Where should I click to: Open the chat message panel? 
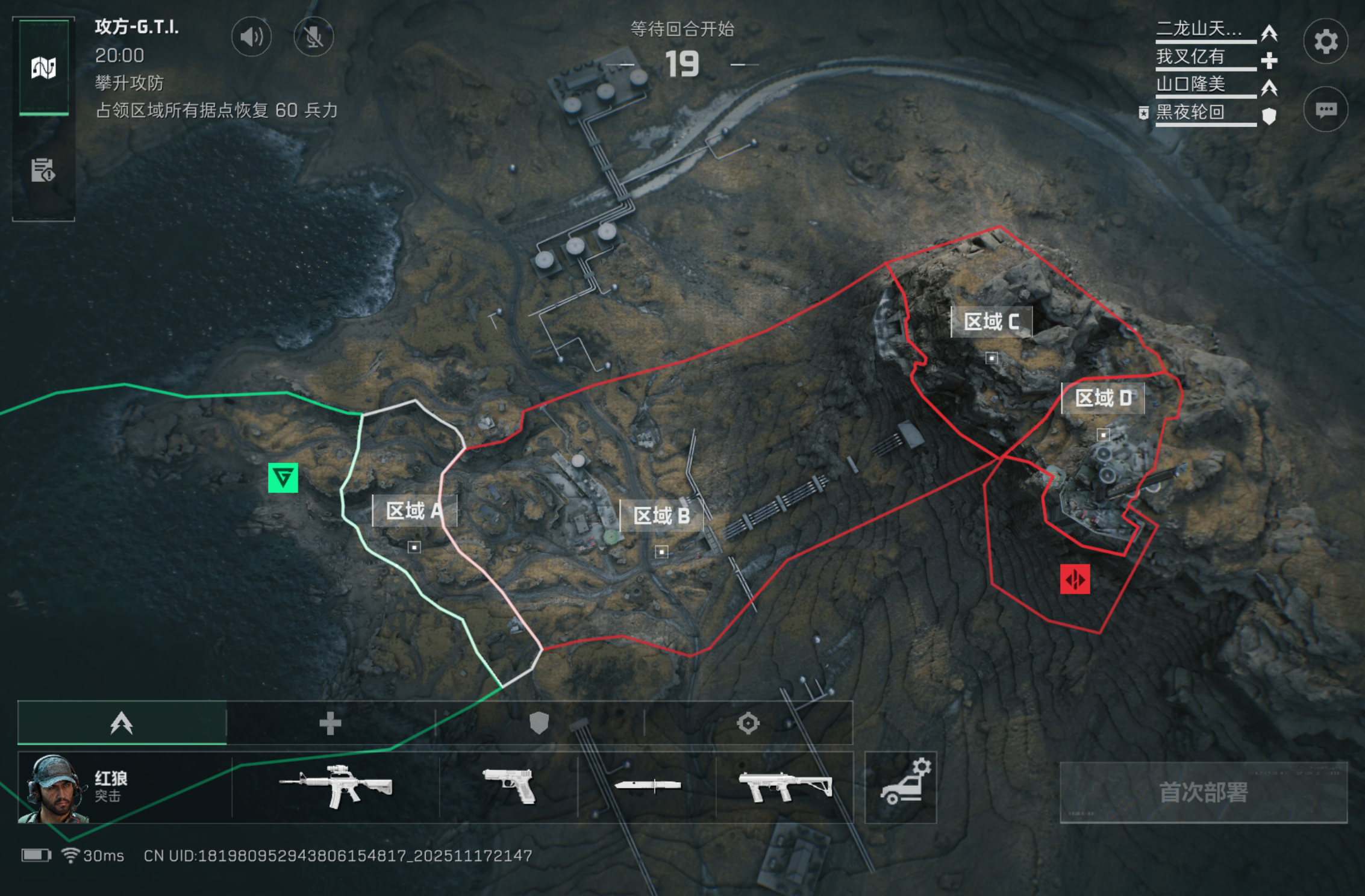click(x=1325, y=110)
